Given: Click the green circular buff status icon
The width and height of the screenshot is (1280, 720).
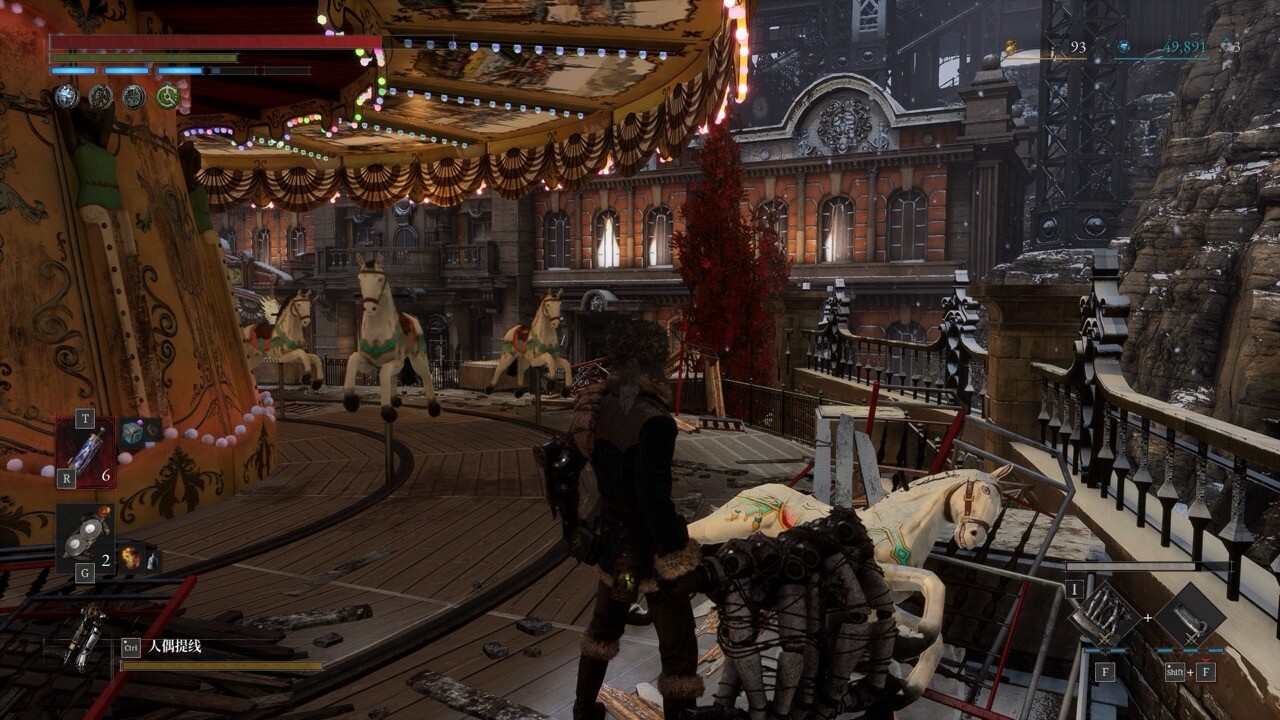Looking at the screenshot, I should click(x=167, y=97).
